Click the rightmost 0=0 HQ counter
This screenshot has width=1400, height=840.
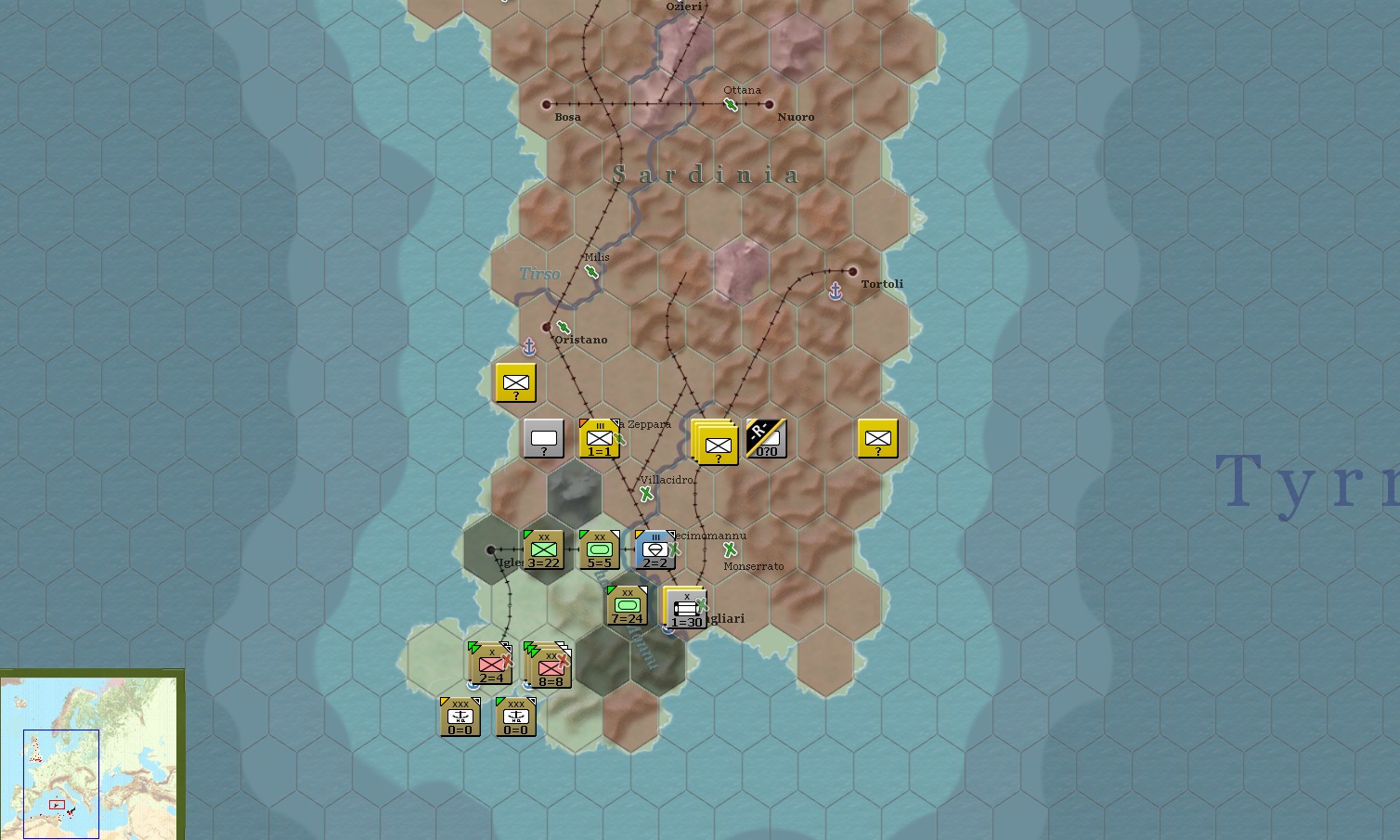point(515,716)
